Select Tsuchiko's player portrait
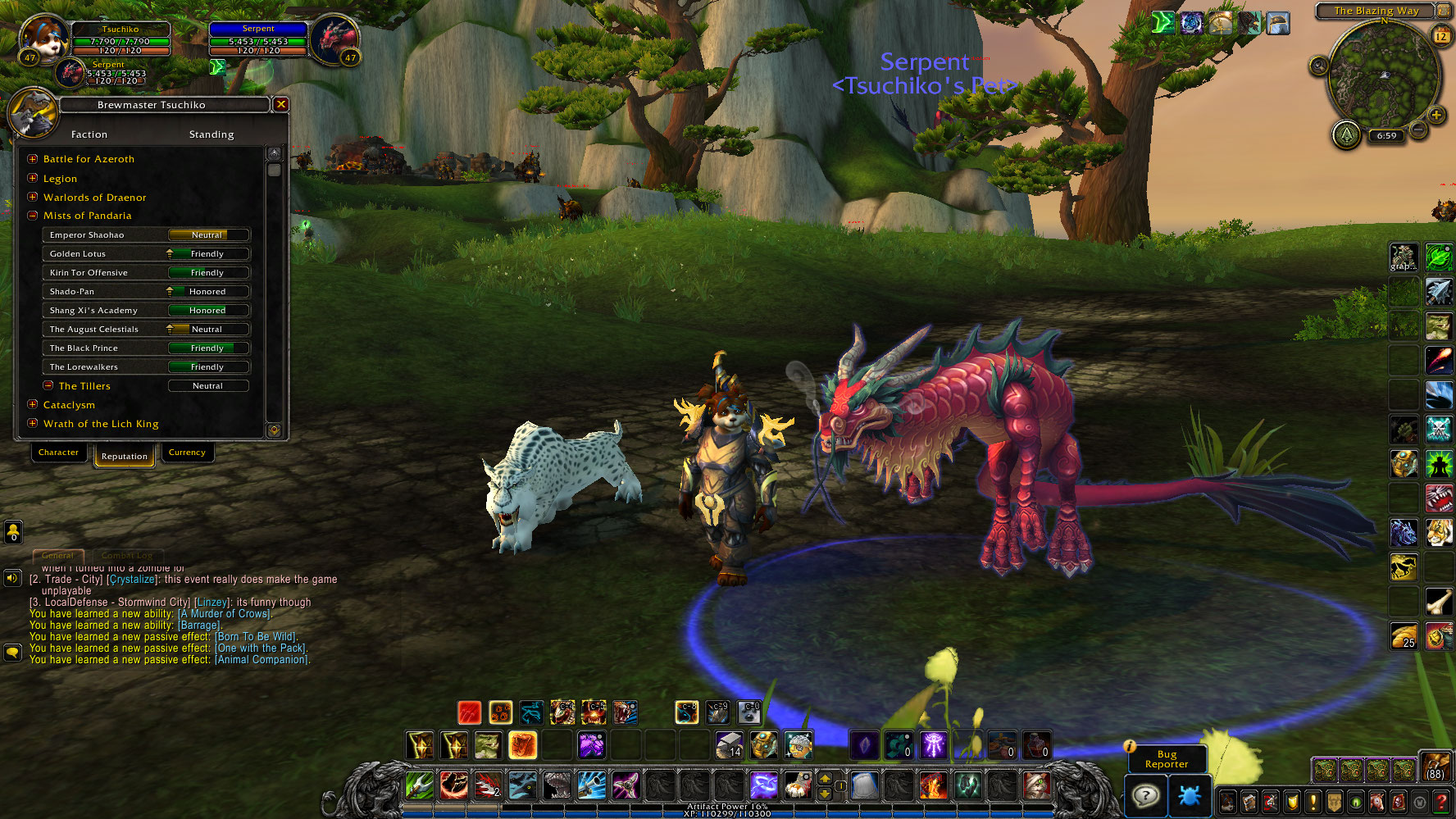Screen dimensions: 1456x819 click(x=43, y=37)
